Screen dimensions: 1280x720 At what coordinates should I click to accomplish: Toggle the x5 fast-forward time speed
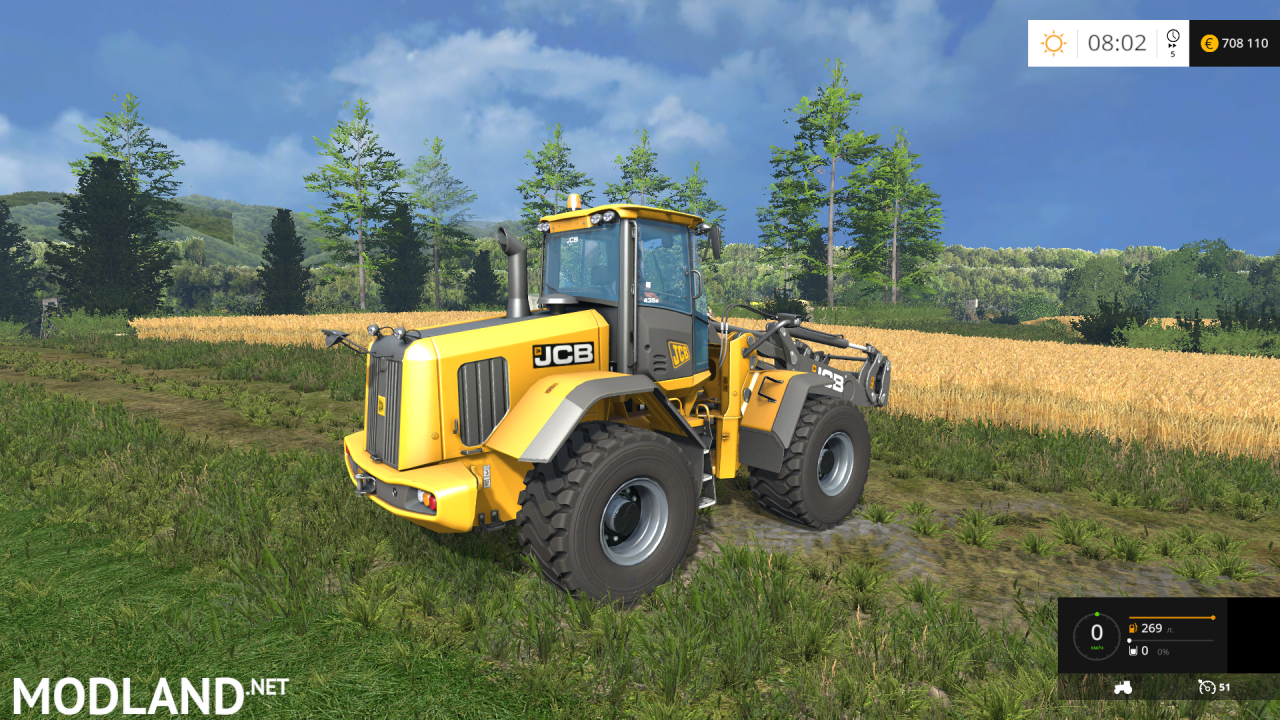1172,48
